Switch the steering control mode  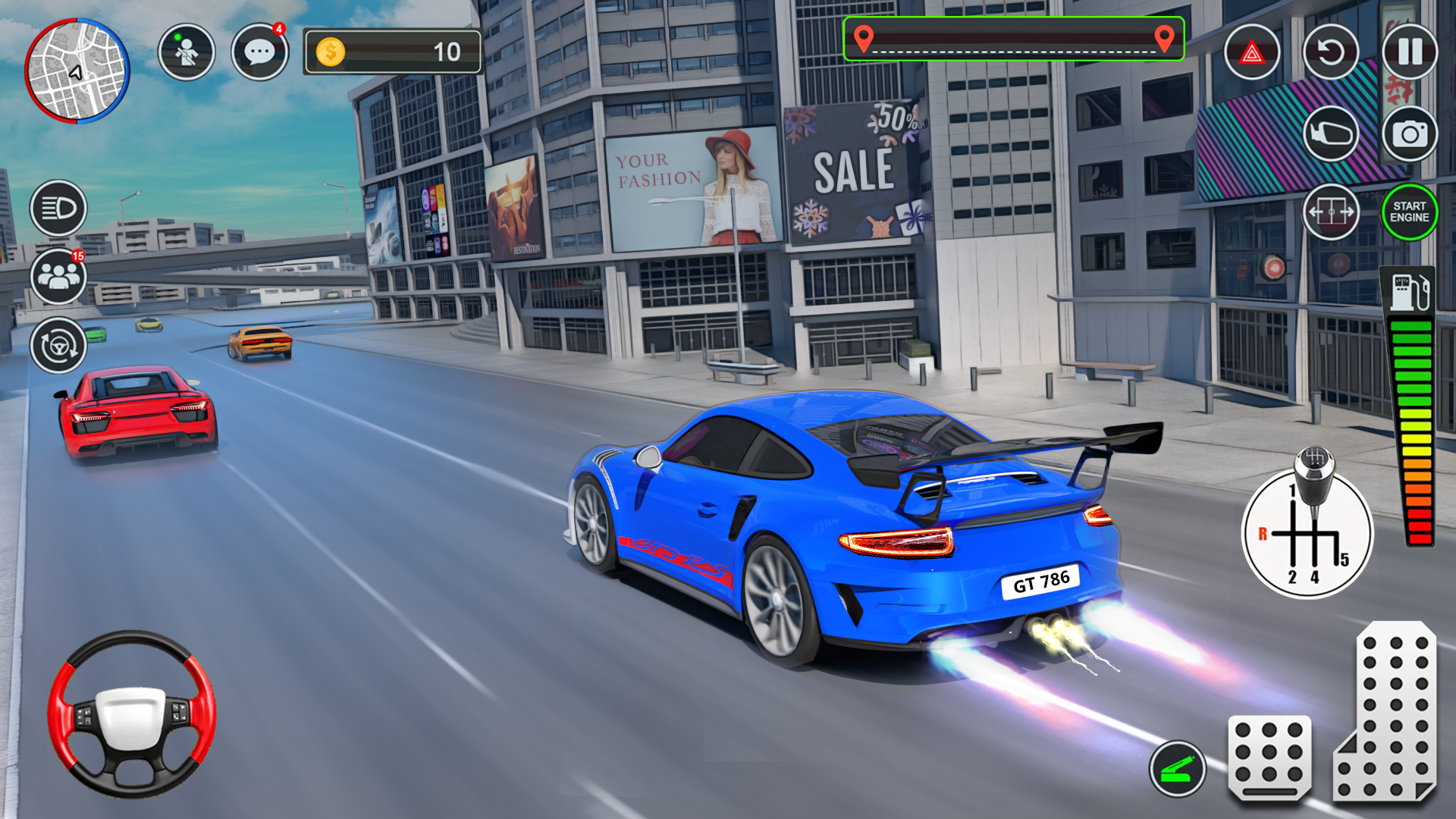click(58, 346)
